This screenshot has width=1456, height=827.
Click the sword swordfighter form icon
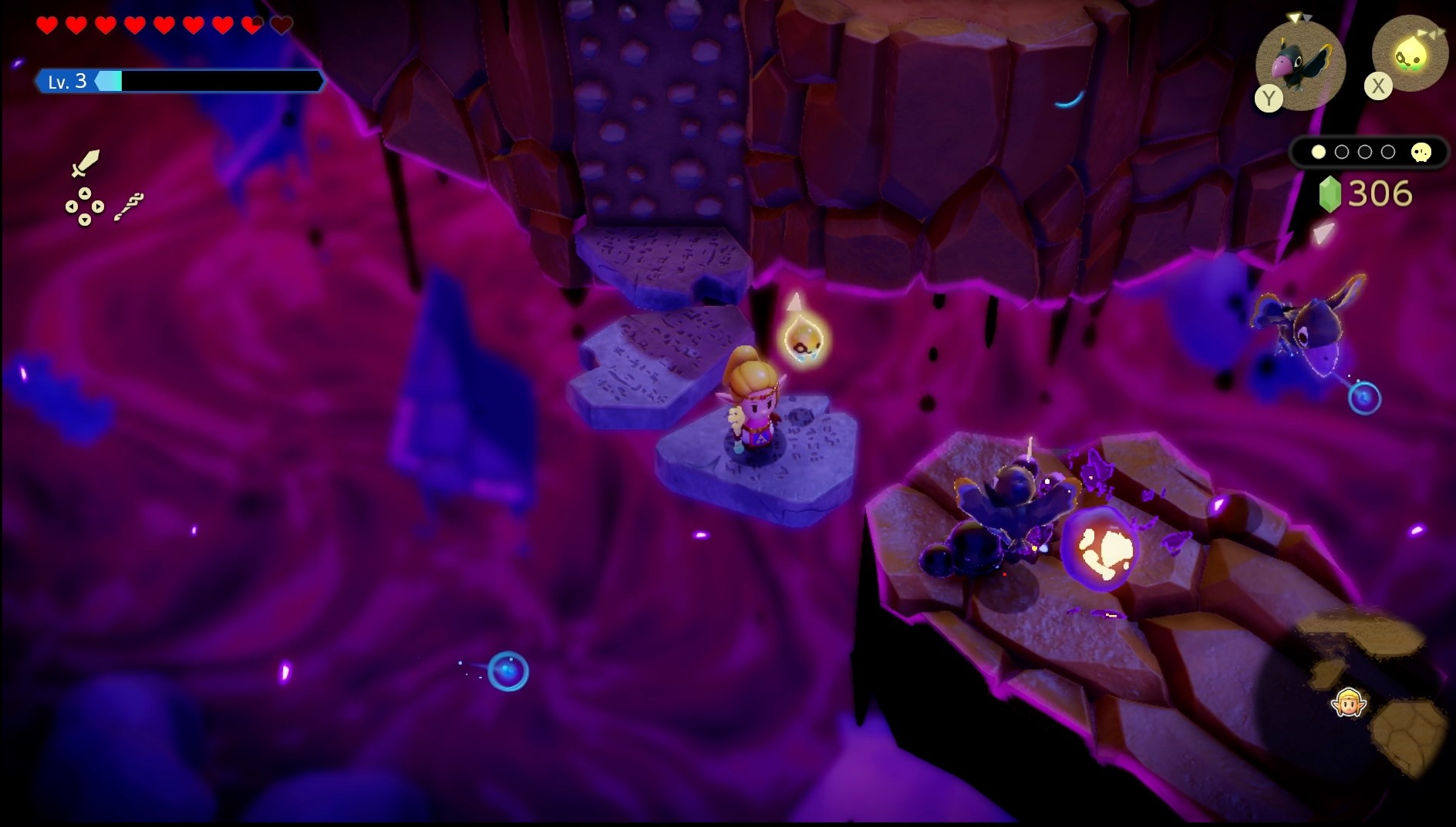click(85, 163)
